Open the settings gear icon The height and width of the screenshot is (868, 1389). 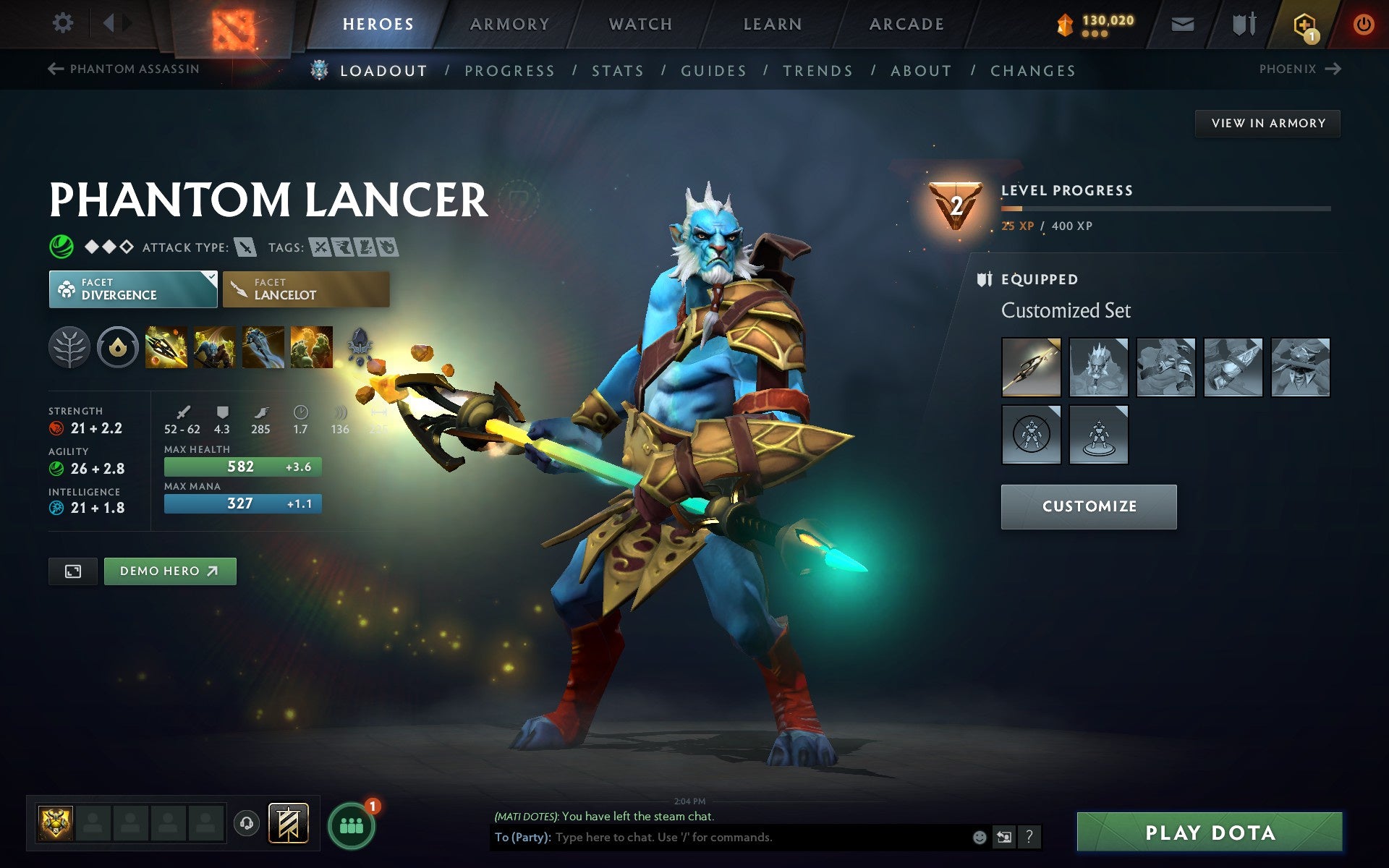(62, 23)
